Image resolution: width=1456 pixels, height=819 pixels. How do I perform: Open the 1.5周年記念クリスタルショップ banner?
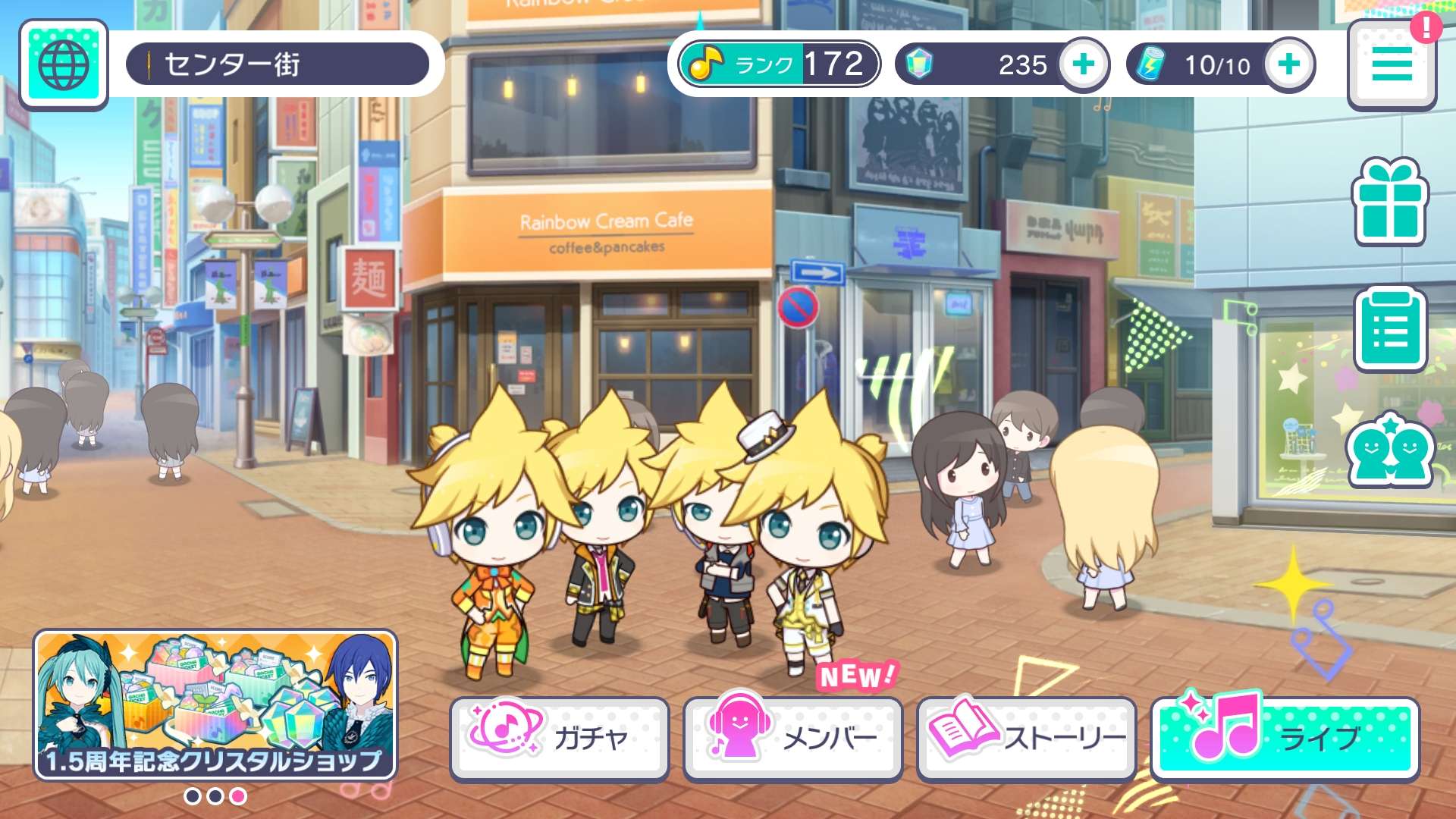point(215,704)
